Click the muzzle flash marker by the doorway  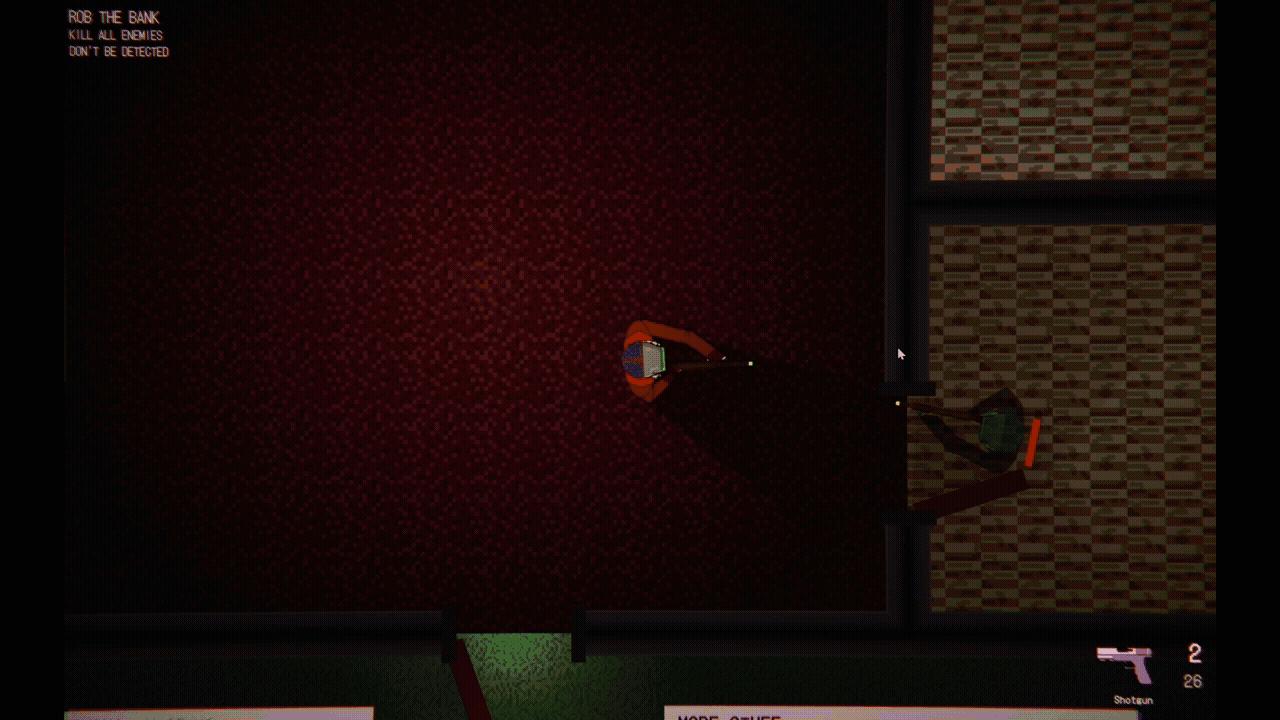[898, 403]
